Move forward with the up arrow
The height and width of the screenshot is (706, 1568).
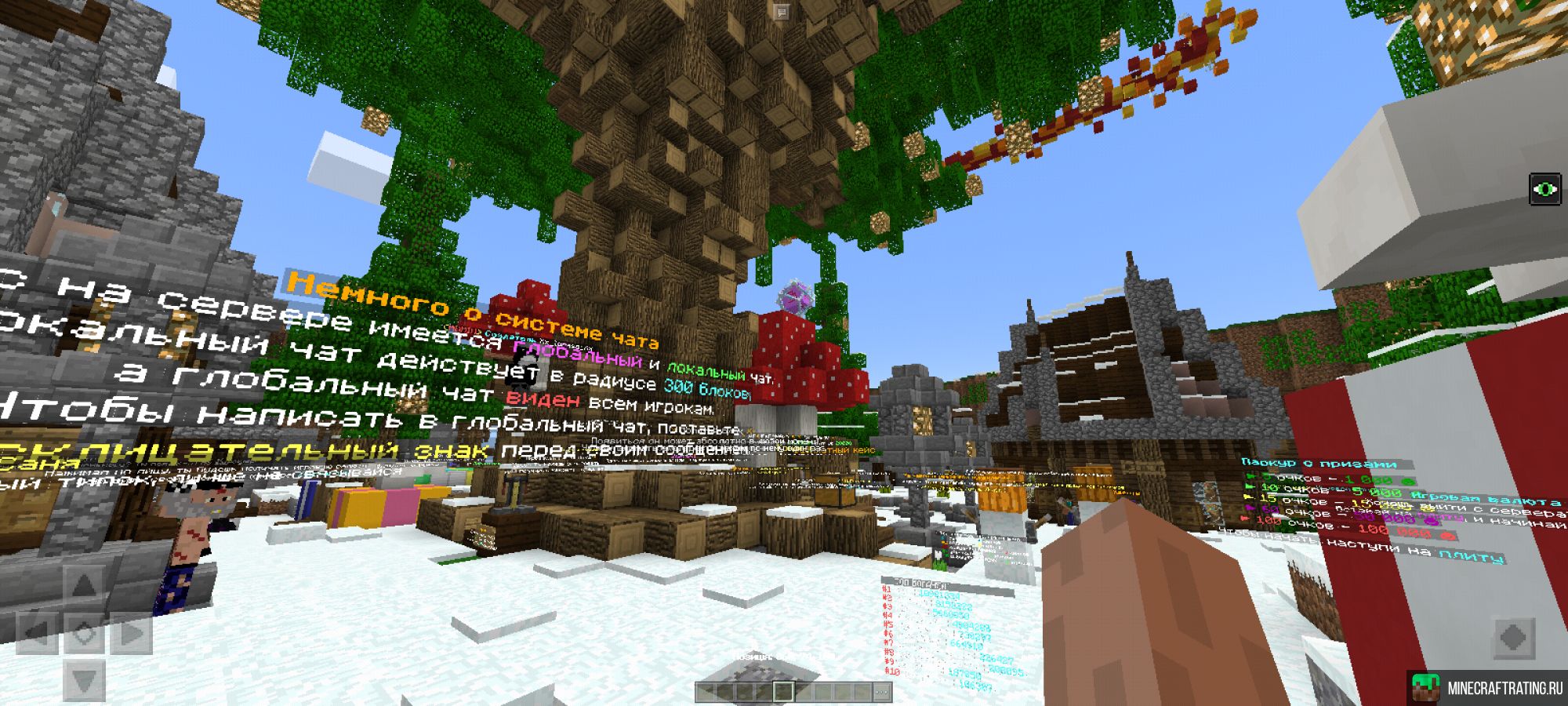84,584
